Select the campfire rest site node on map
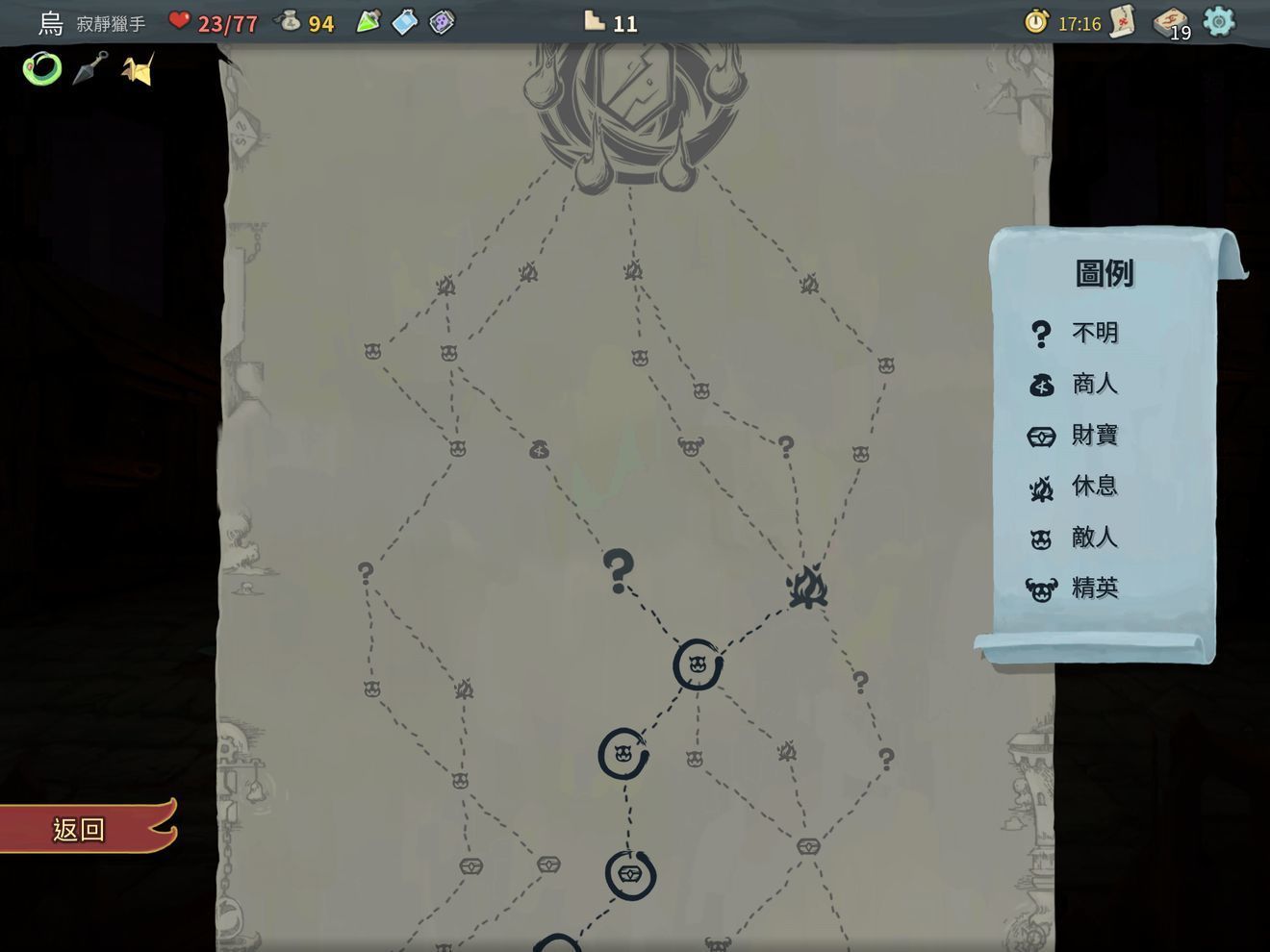 [x=806, y=587]
